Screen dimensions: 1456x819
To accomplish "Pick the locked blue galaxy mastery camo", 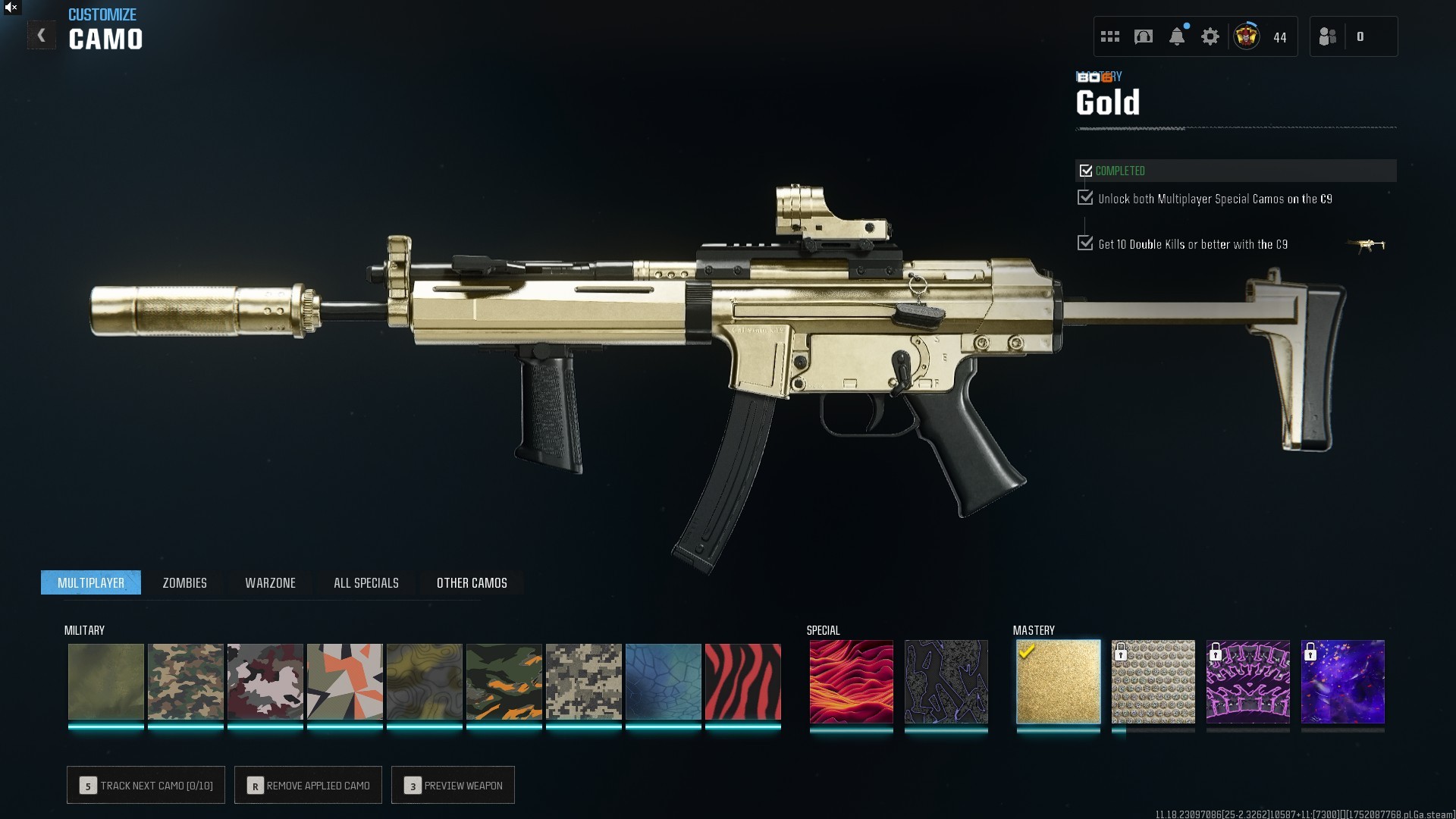I will (x=1342, y=682).
